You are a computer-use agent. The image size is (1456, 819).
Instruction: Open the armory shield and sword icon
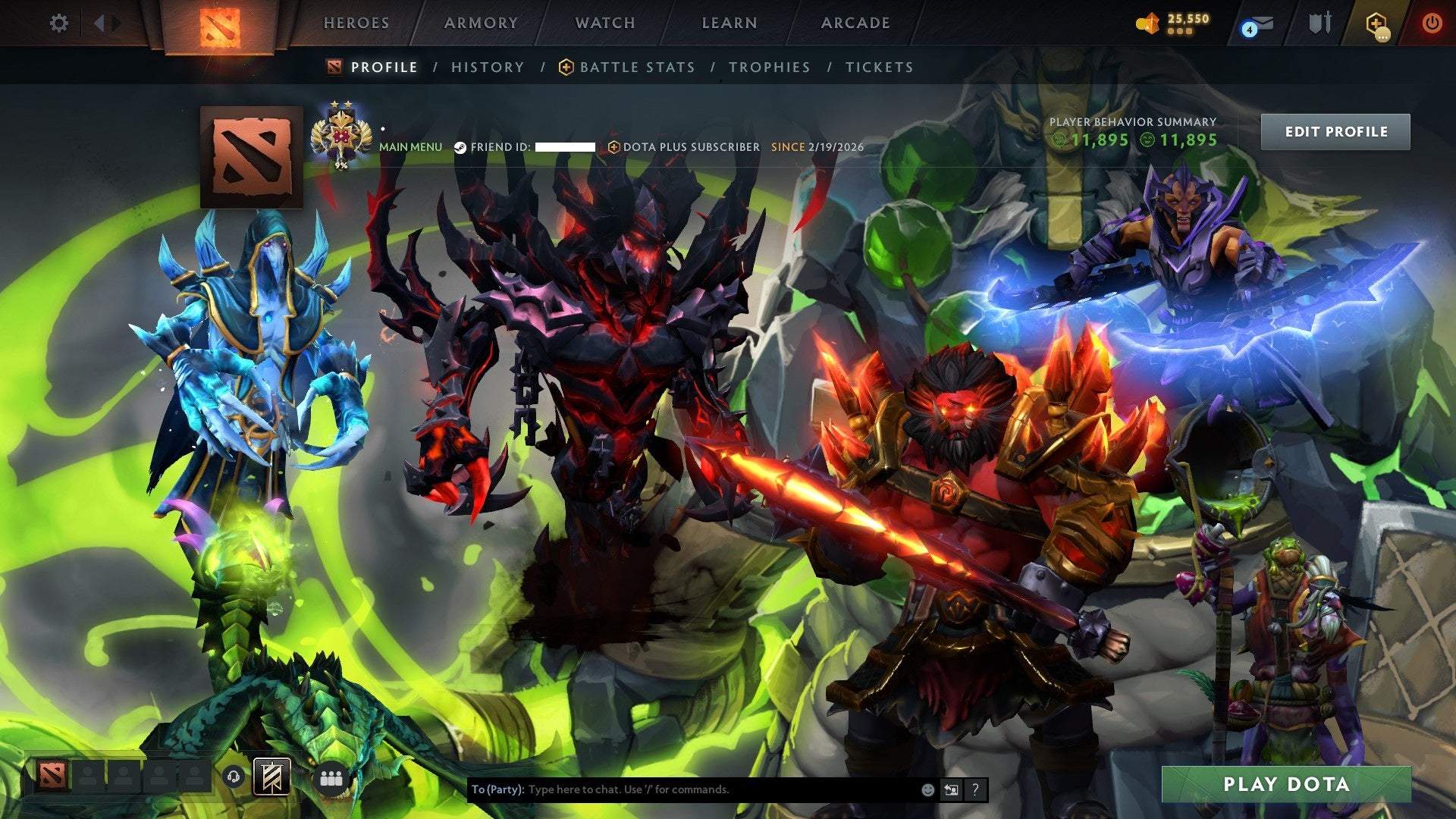point(1319,22)
